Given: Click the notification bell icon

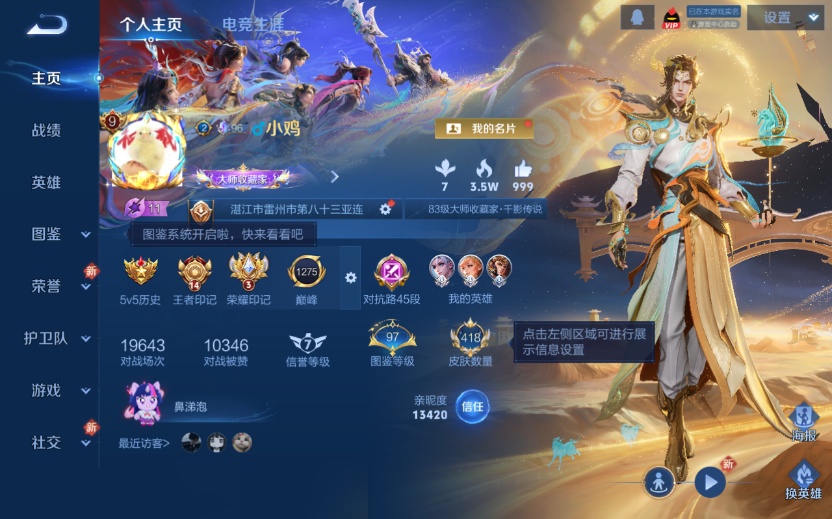Looking at the screenshot, I should click(635, 17).
